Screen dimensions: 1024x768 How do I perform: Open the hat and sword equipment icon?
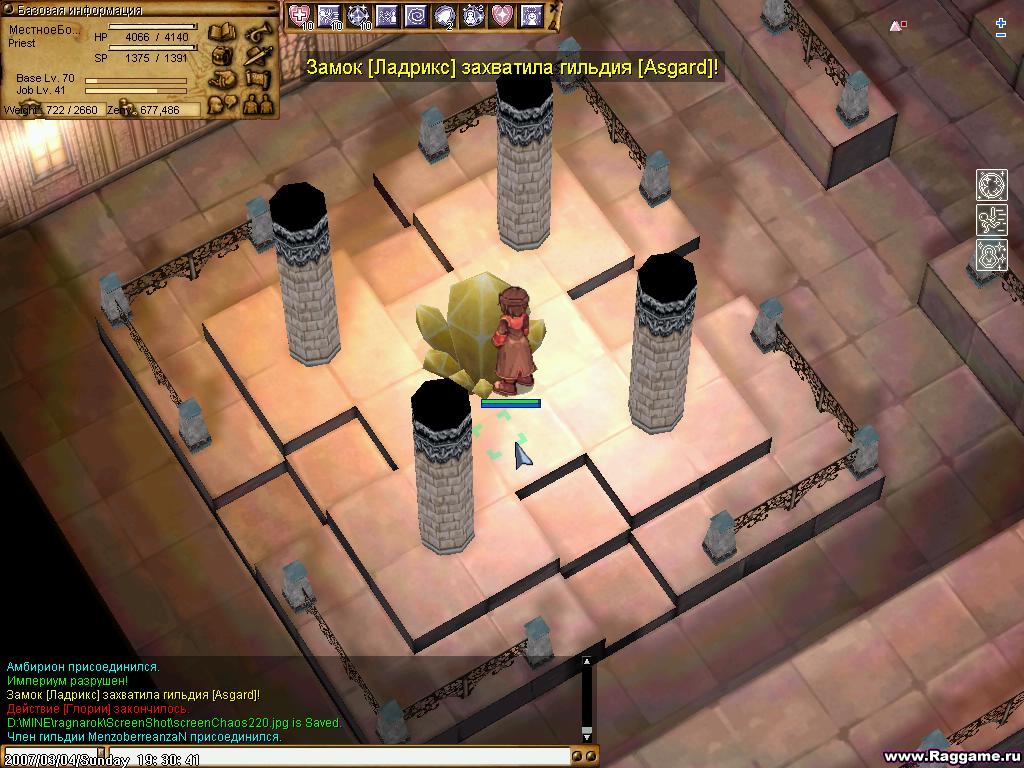click(258, 55)
